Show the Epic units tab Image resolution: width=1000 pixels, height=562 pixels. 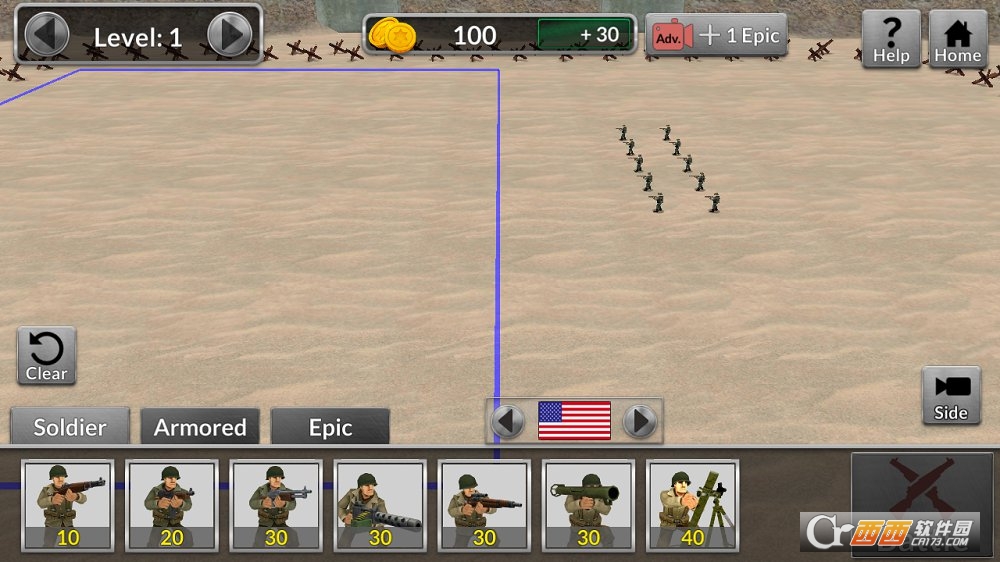point(330,427)
